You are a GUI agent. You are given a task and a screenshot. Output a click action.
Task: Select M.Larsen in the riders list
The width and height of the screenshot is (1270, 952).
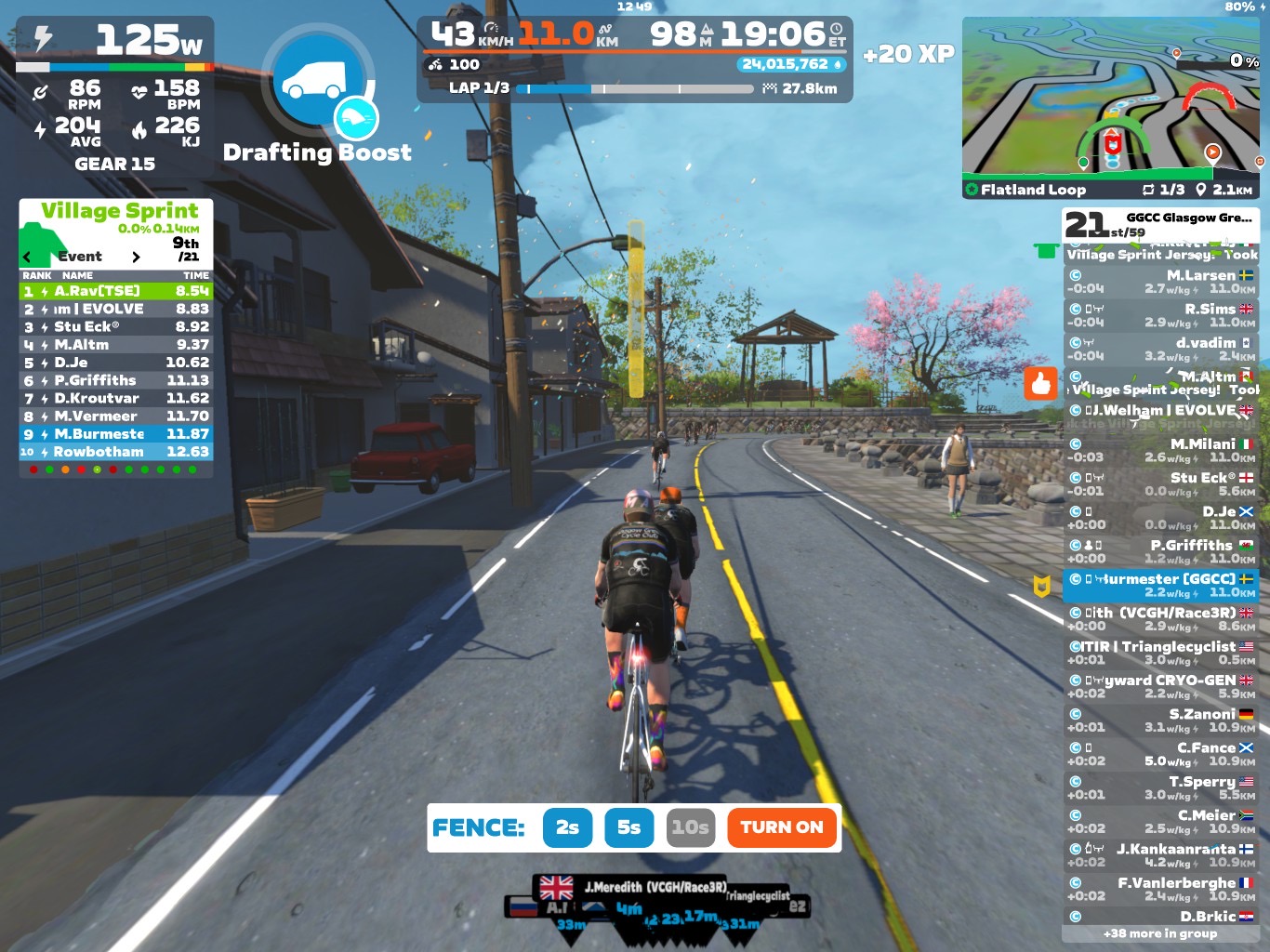(x=1160, y=282)
